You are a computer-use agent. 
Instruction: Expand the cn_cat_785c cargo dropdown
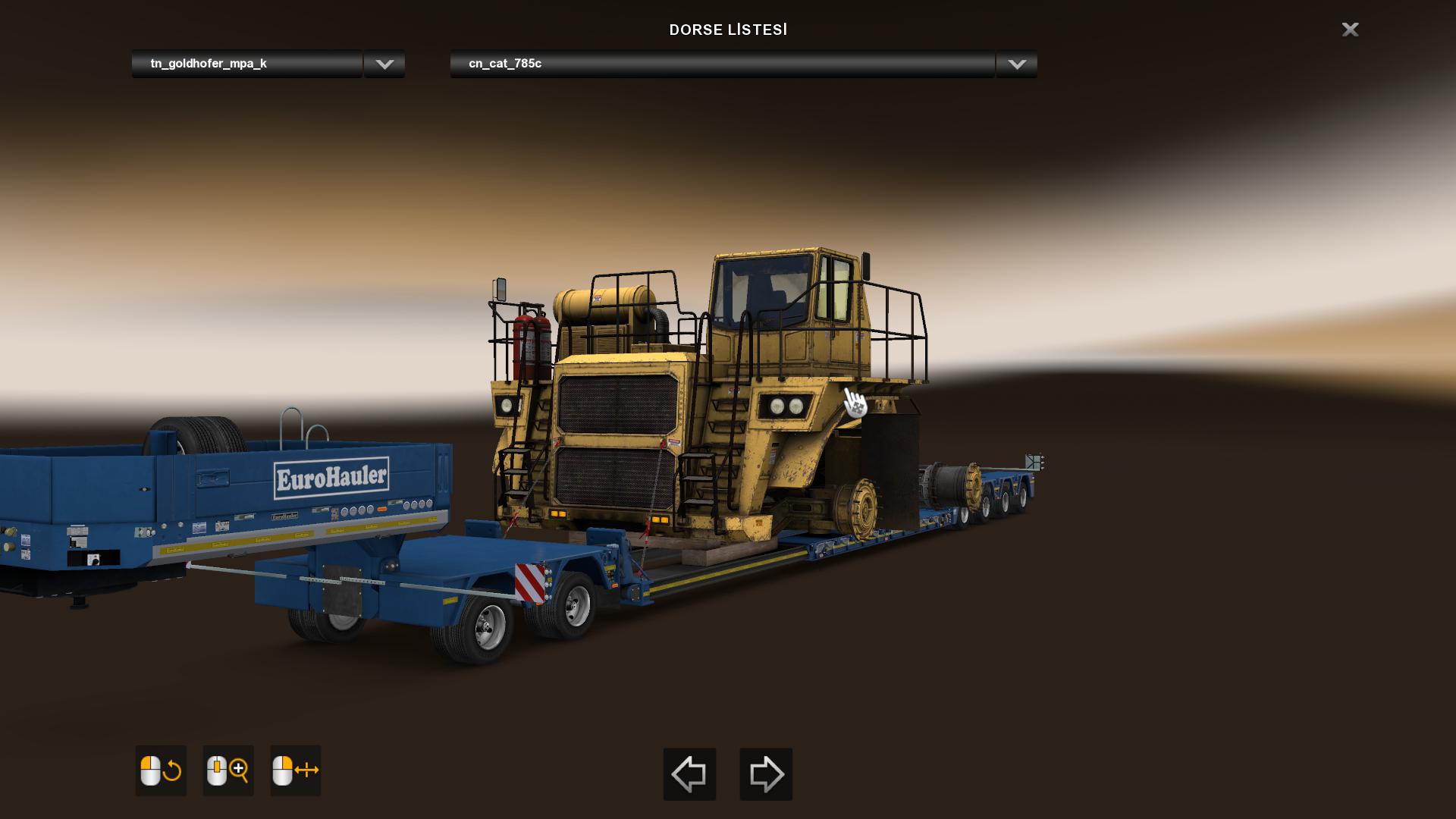[x=1016, y=64]
